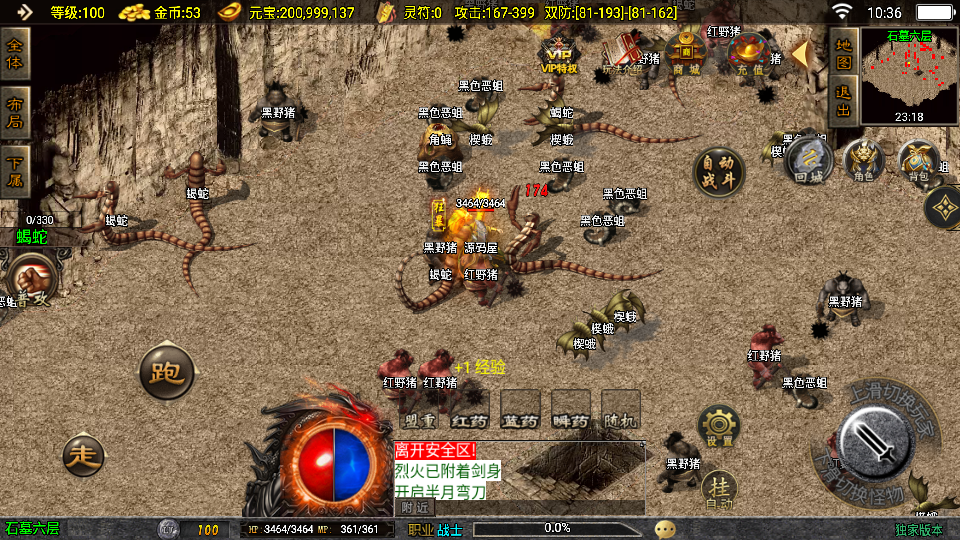The image size is (960, 540).
Task: Select the 布局 layout button
Action: (15, 113)
